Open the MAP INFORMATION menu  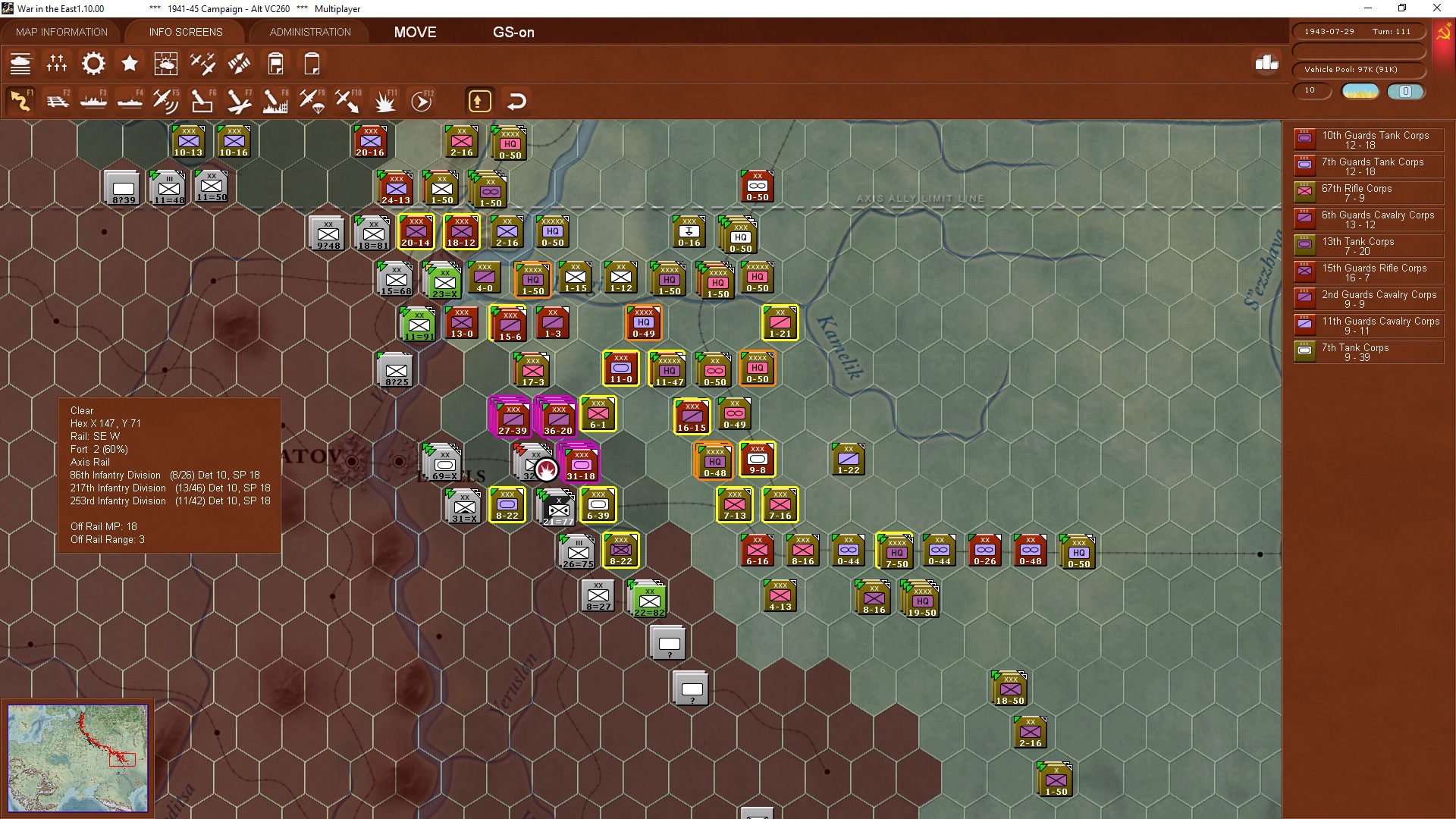click(61, 32)
